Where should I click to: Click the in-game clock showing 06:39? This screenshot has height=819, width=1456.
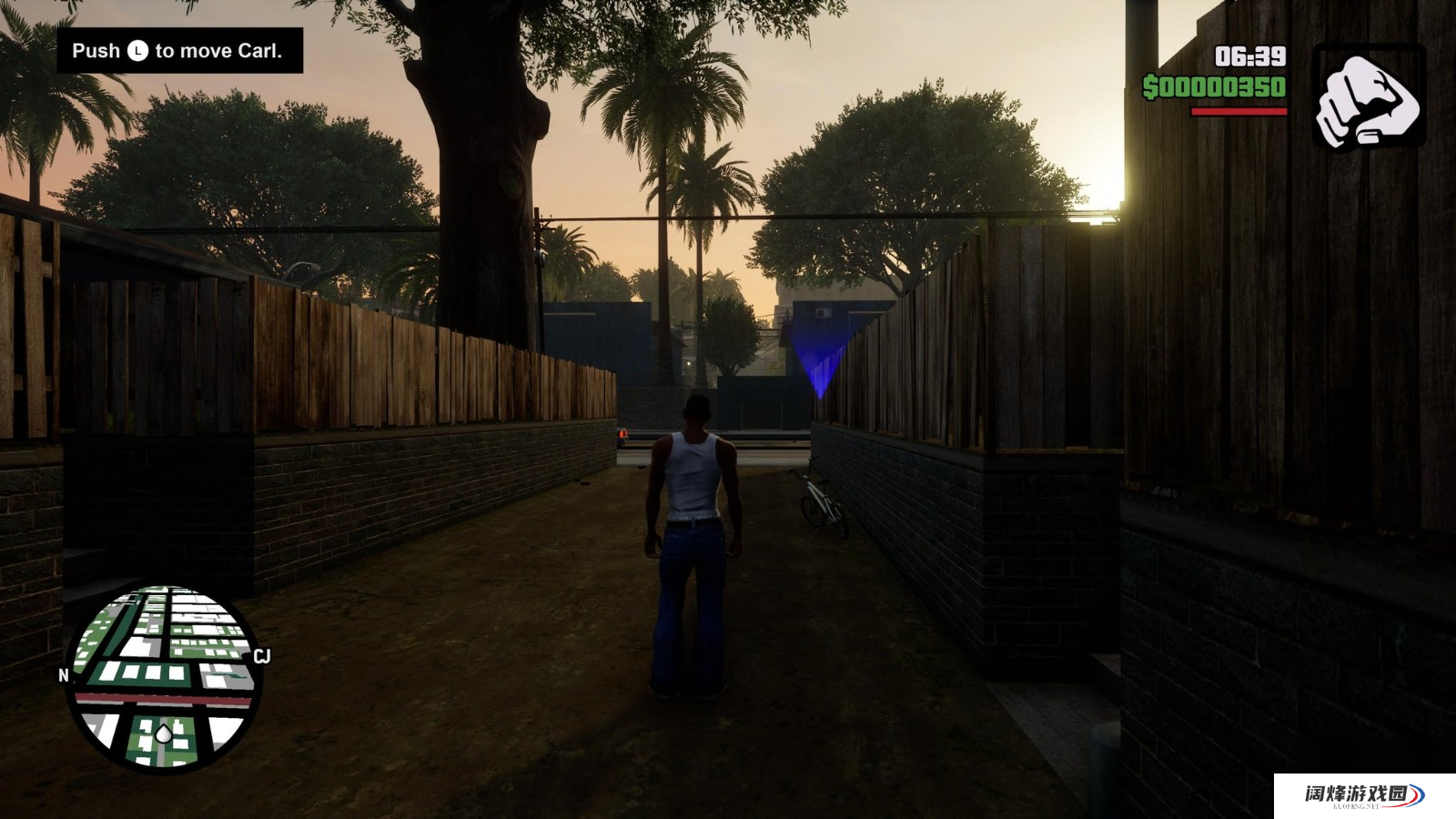(x=1251, y=55)
